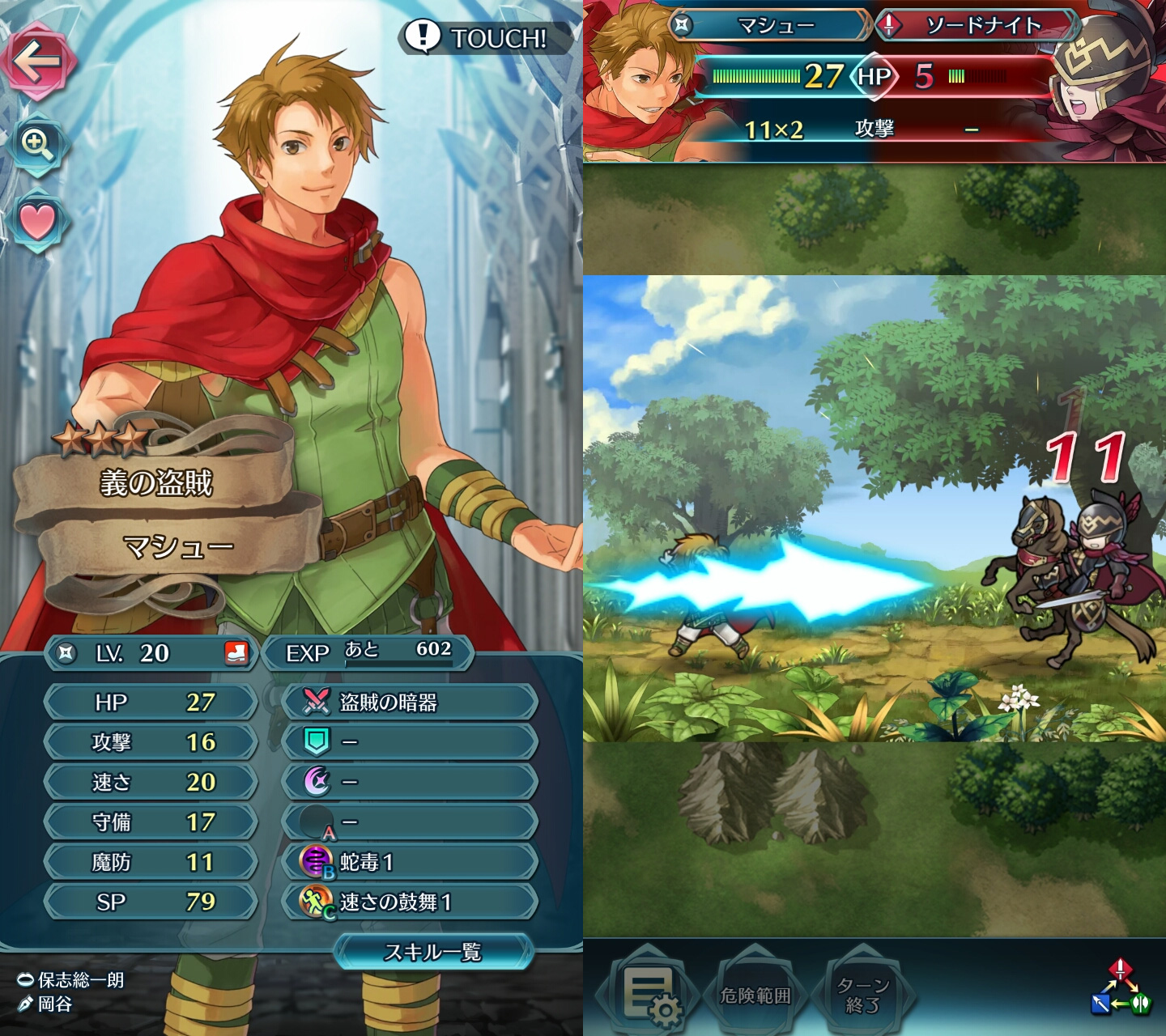End the turn with ターン終了

(x=862, y=995)
